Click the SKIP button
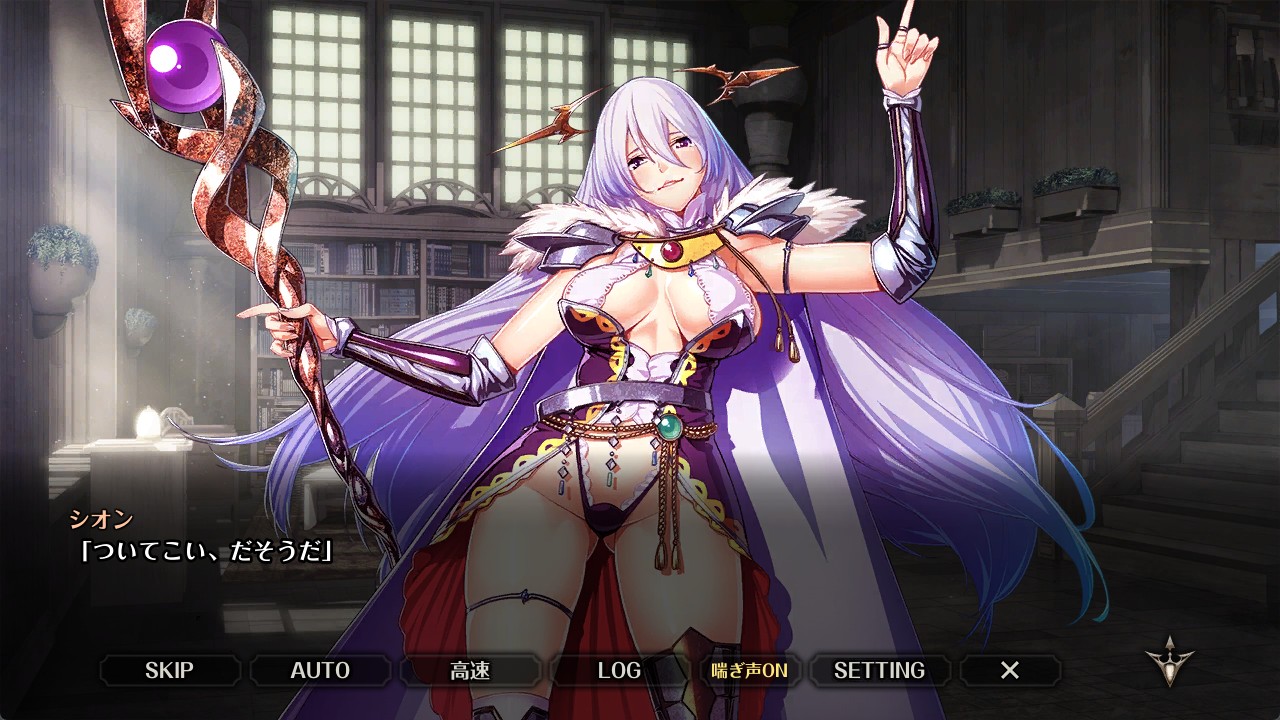The width and height of the screenshot is (1280, 720). (169, 670)
